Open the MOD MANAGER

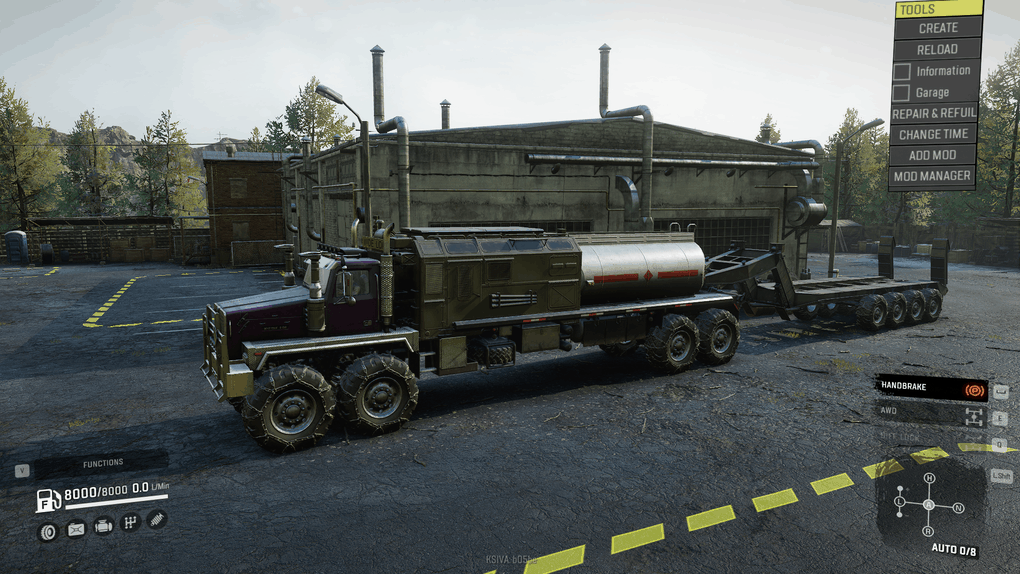(x=933, y=176)
